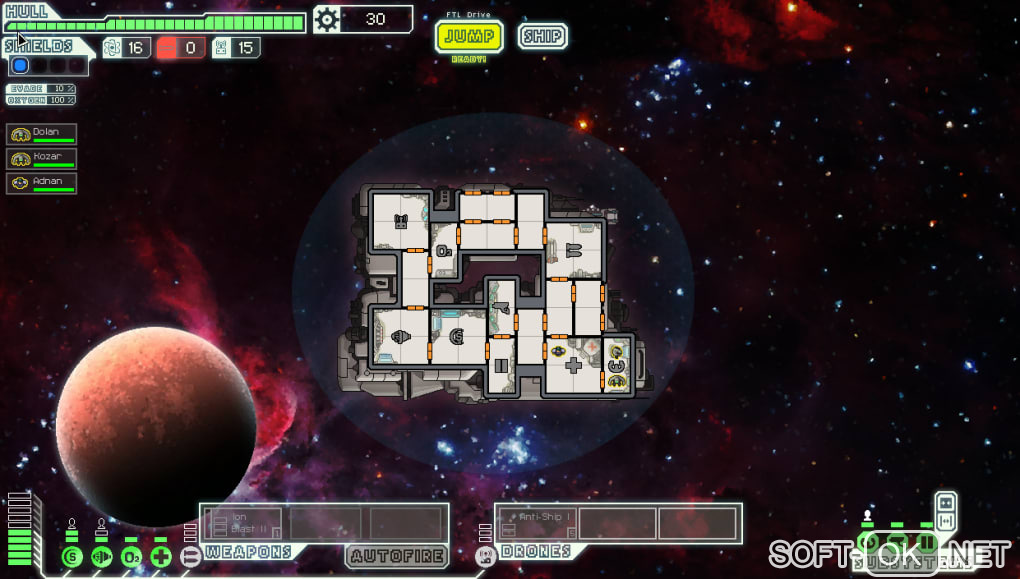This screenshot has width=1020, height=579.
Task: Open the SHIP screen
Action: pos(542,36)
